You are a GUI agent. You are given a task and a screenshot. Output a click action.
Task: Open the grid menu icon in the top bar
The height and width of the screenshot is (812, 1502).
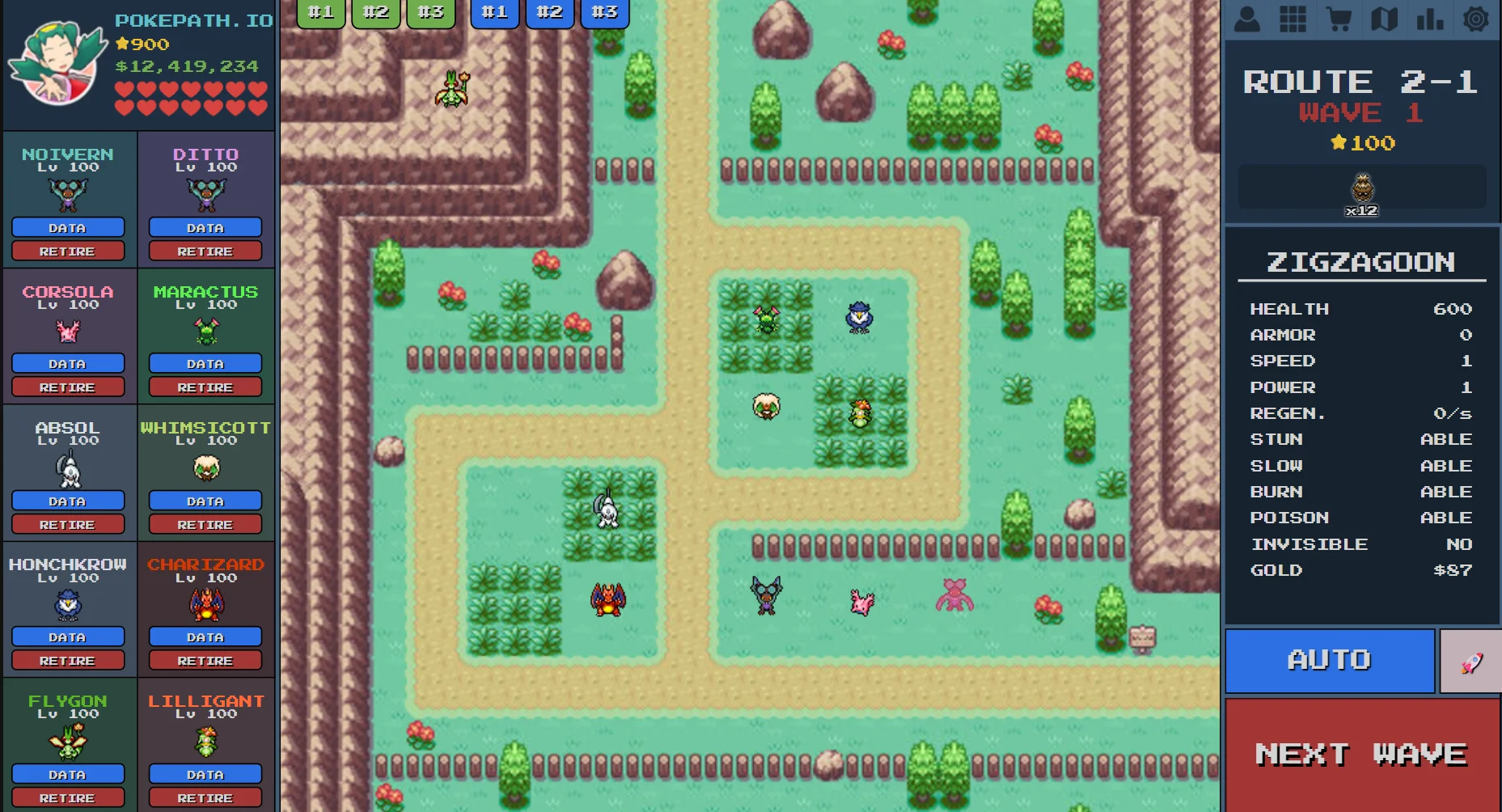click(1293, 19)
